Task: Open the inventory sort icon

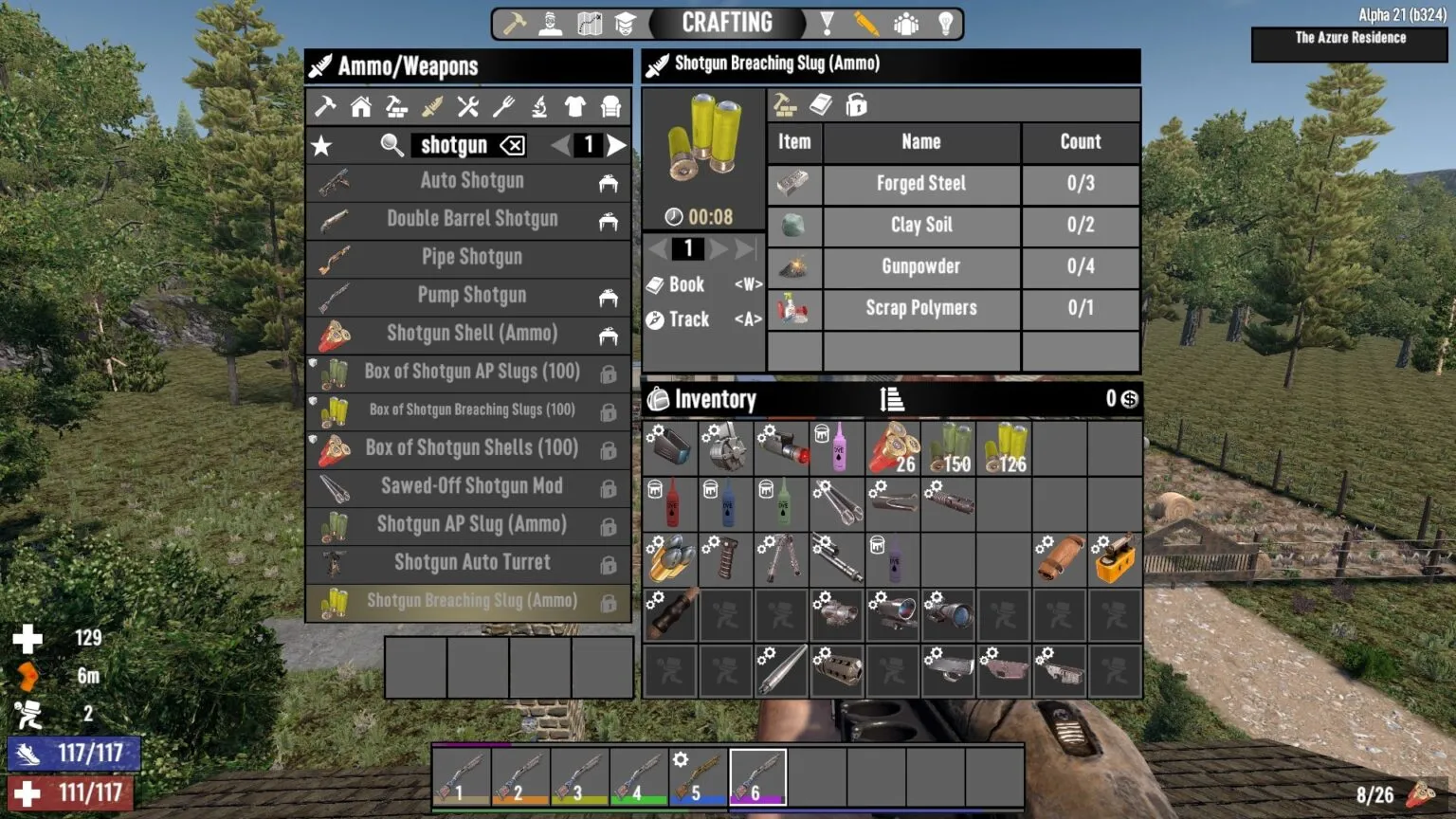Action: point(892,399)
